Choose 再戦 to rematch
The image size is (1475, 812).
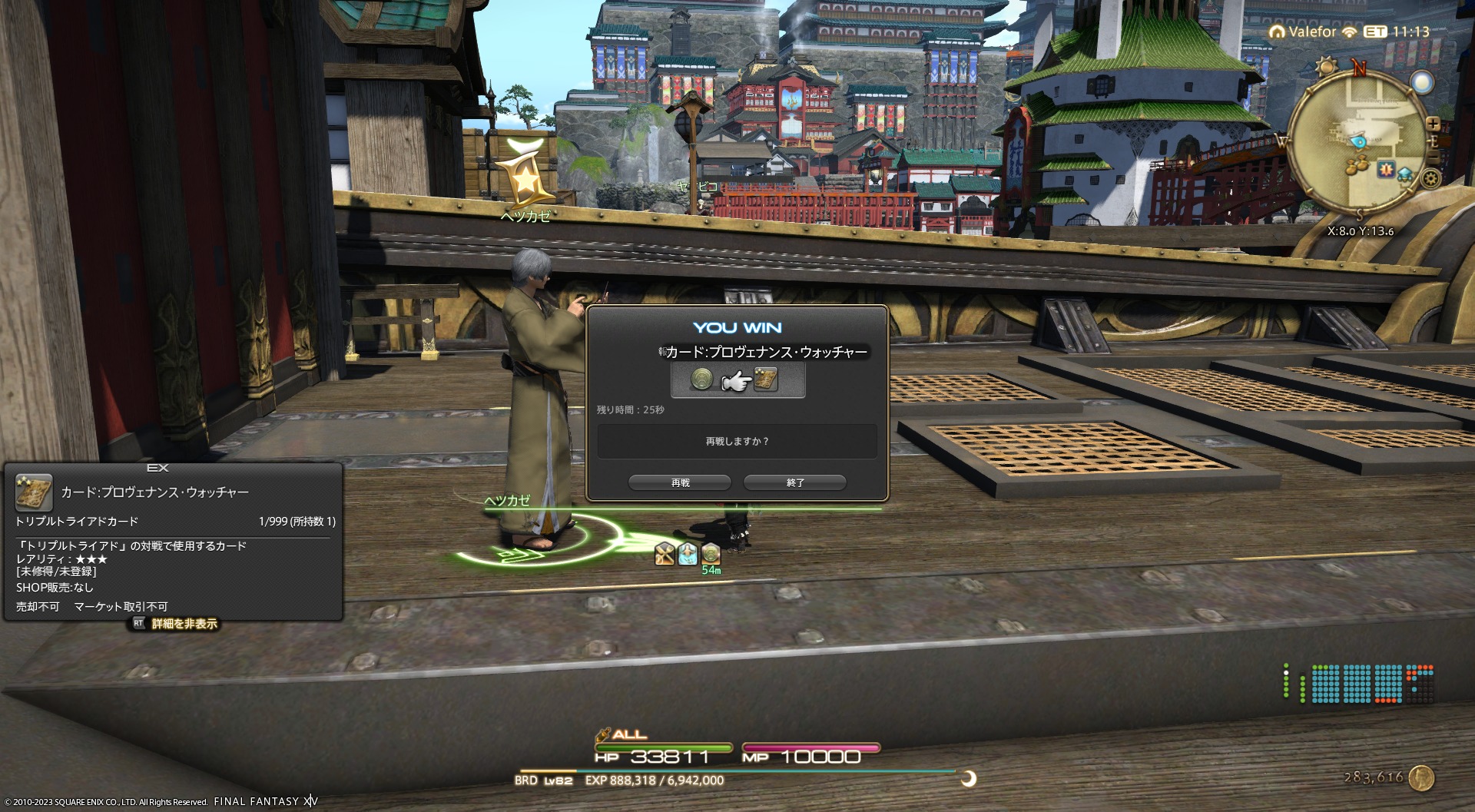(680, 482)
